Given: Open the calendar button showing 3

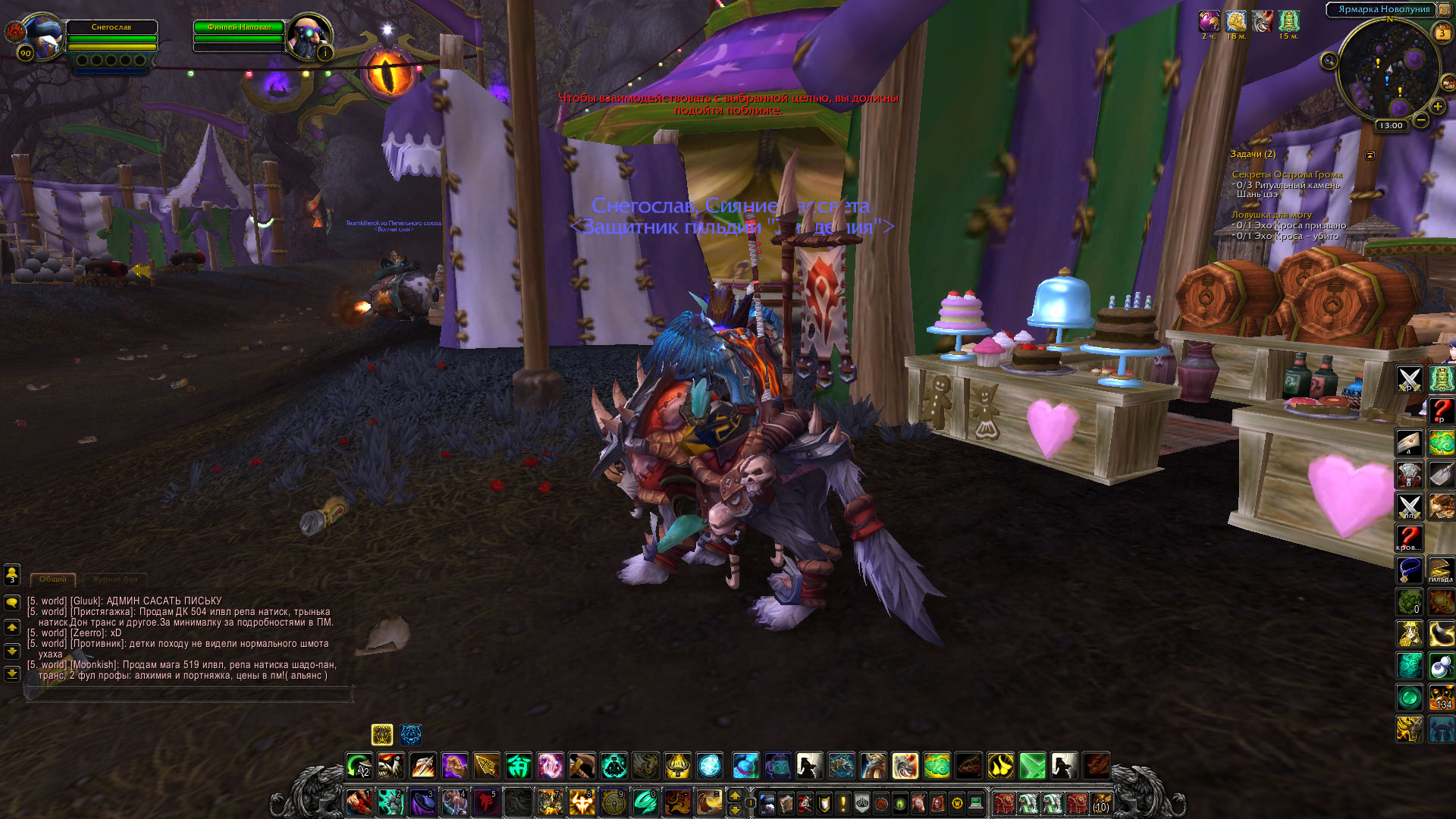Looking at the screenshot, I should click(1442, 33).
